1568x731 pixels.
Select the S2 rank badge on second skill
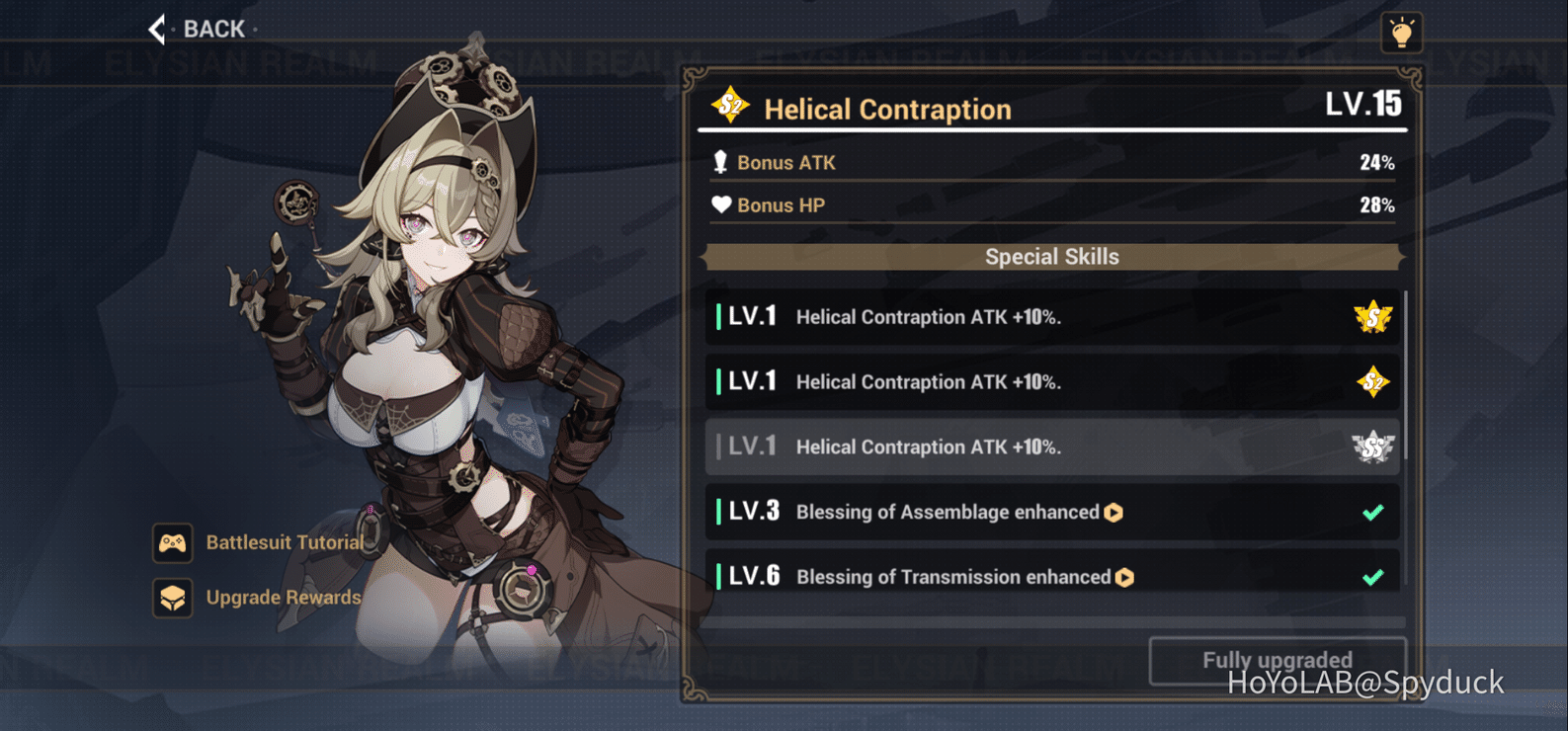click(1375, 381)
